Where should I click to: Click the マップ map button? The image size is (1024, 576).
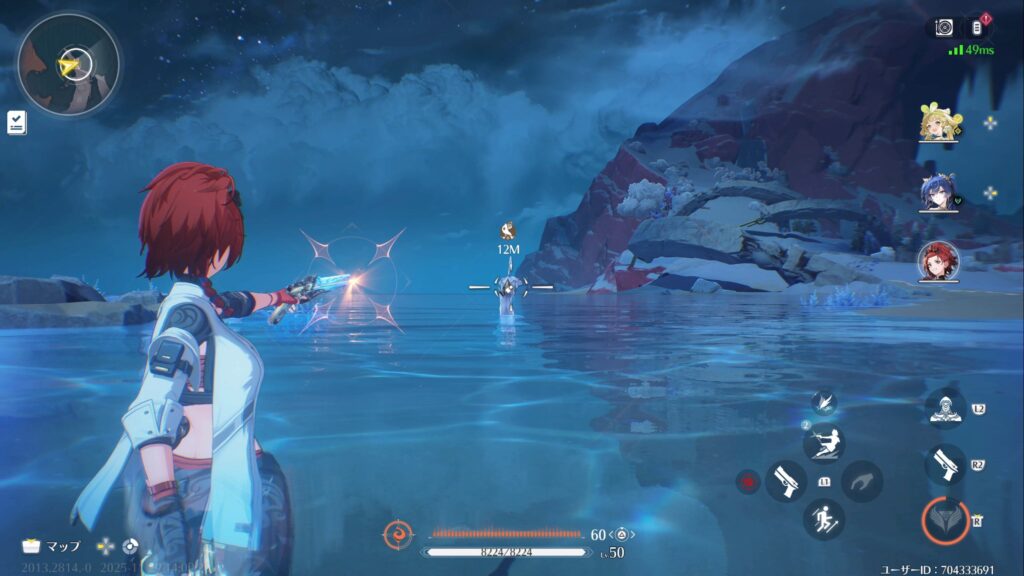coord(52,546)
